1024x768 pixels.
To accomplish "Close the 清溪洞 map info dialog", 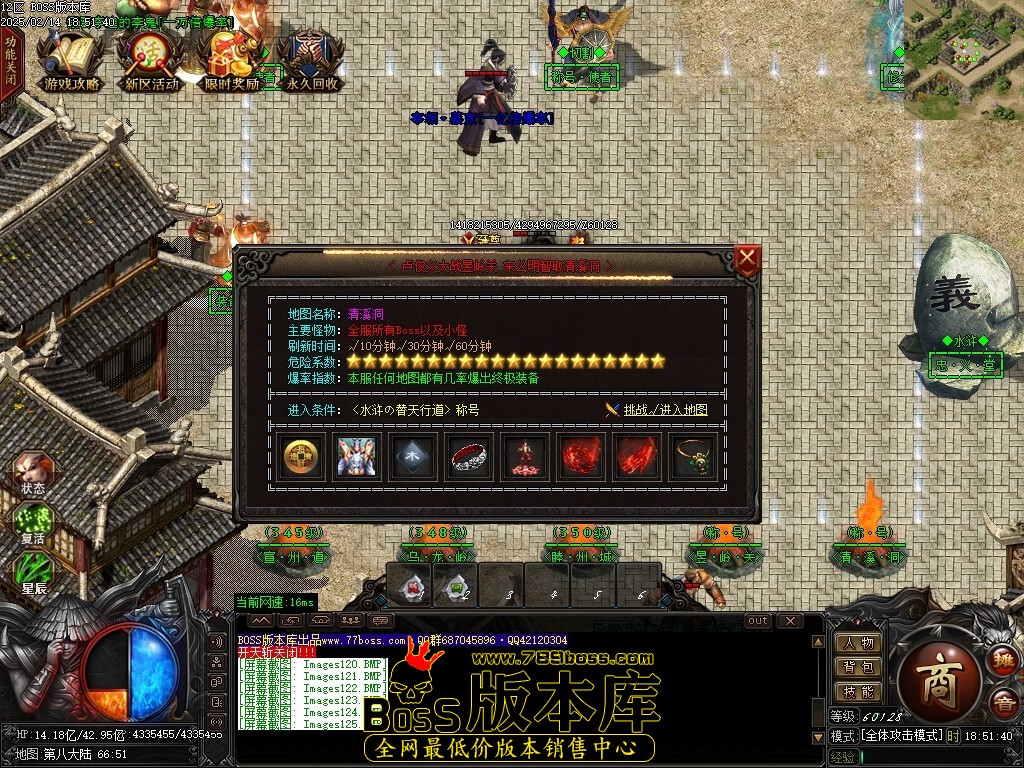I will (747, 260).
